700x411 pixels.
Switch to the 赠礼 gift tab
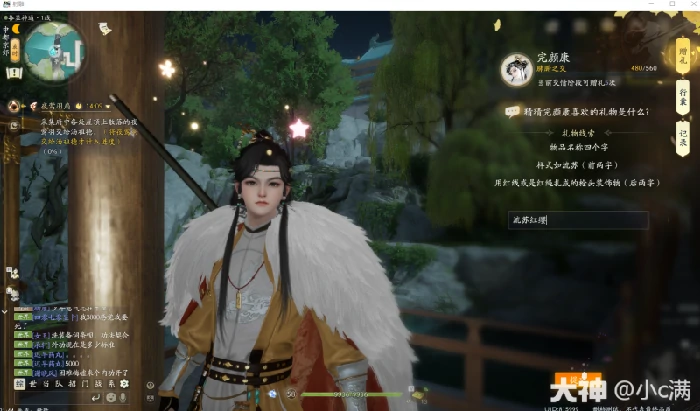tap(682, 56)
